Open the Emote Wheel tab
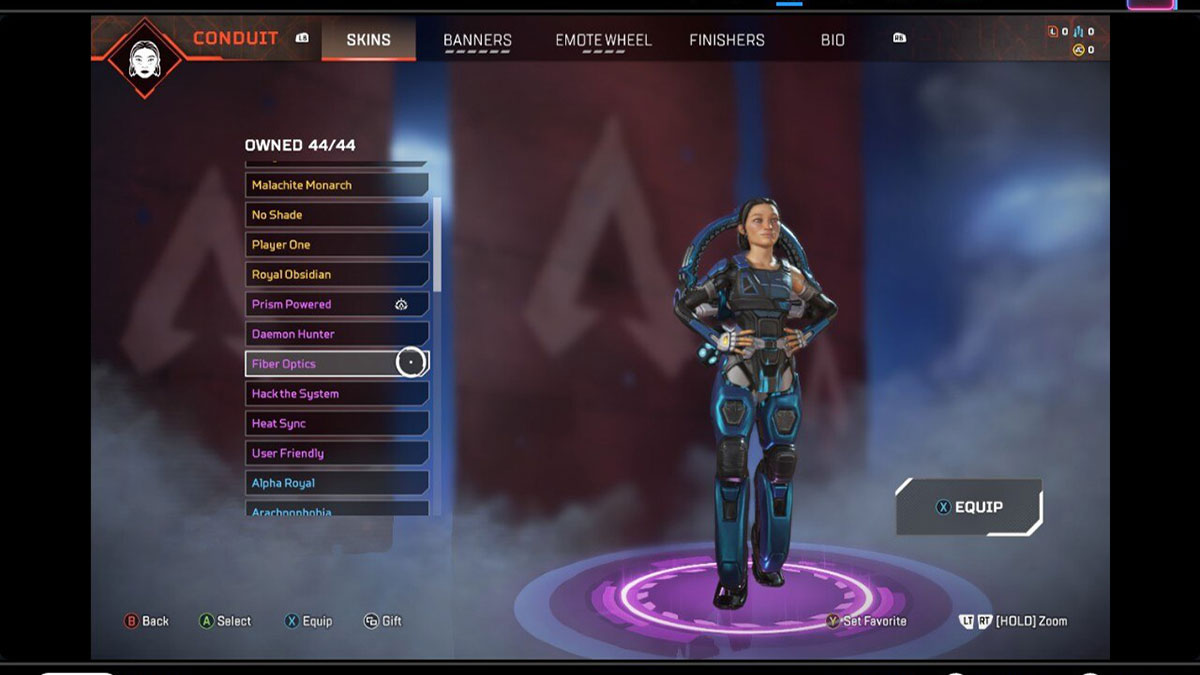 (x=603, y=40)
